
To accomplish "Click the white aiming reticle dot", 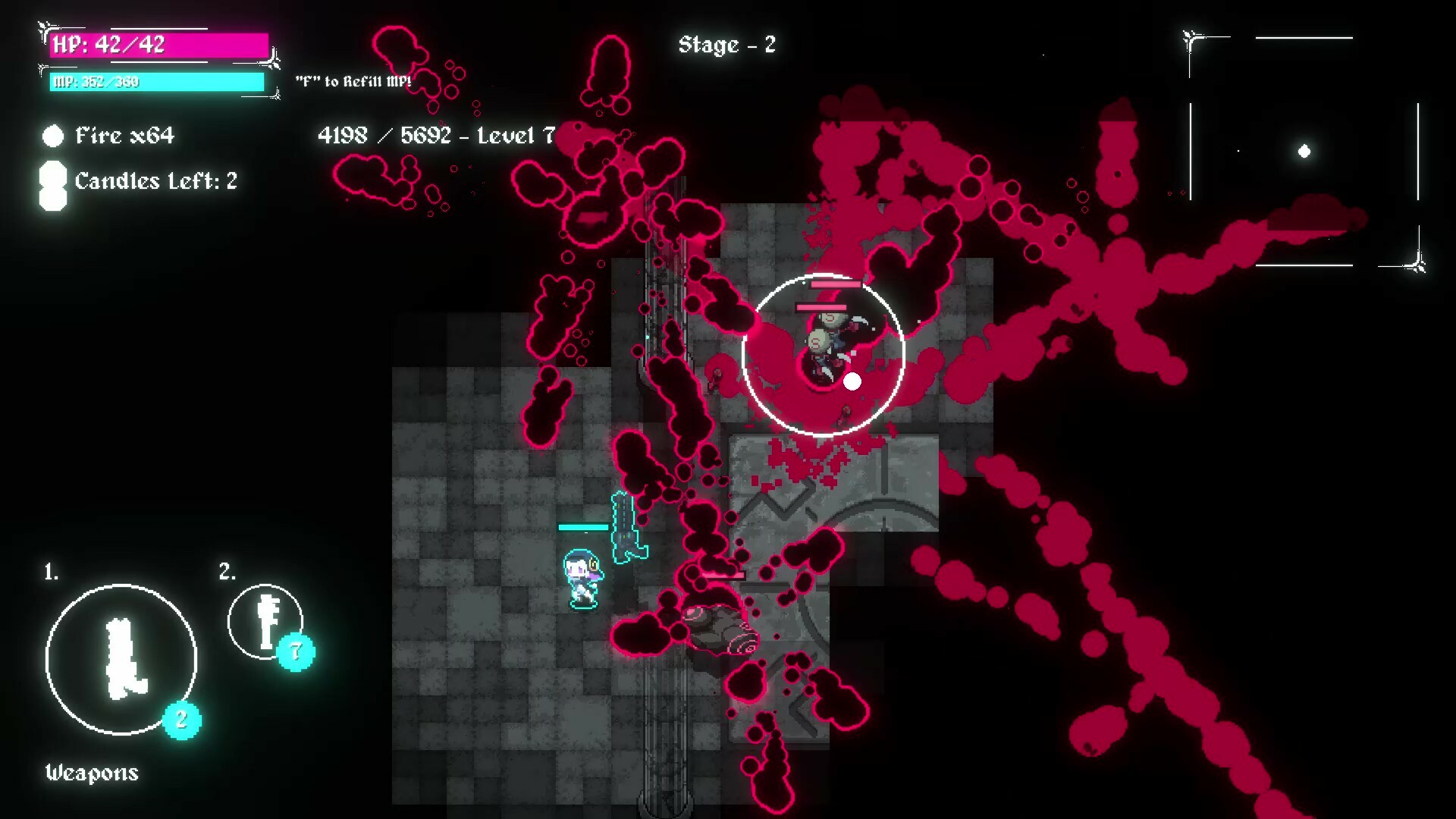I will [x=852, y=381].
